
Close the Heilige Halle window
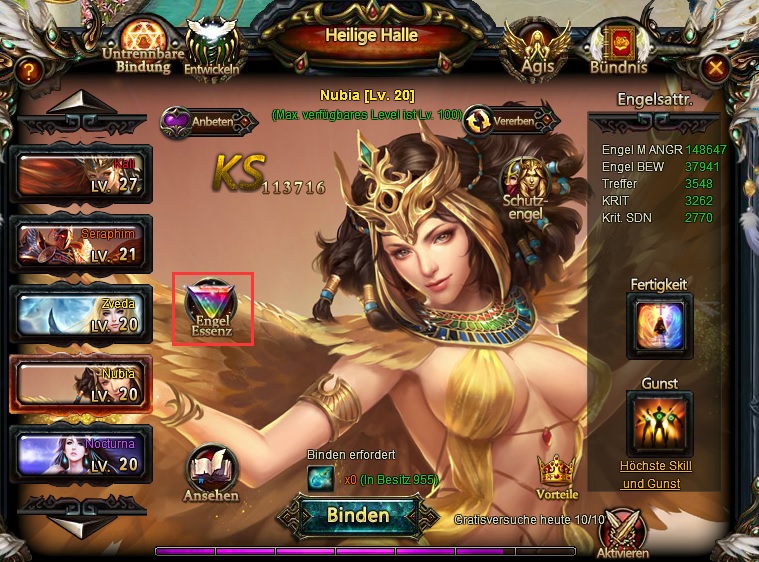[716, 68]
